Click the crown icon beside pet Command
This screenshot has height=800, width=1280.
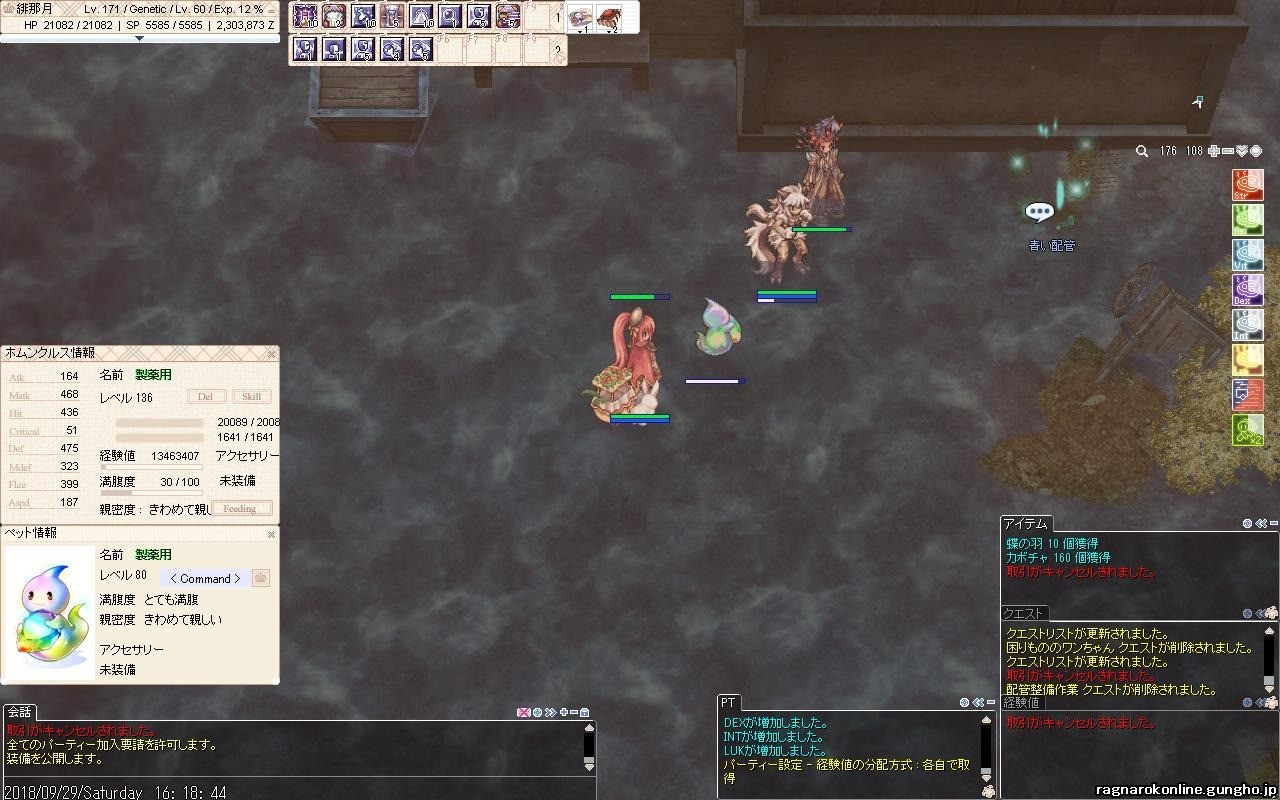coord(261,578)
